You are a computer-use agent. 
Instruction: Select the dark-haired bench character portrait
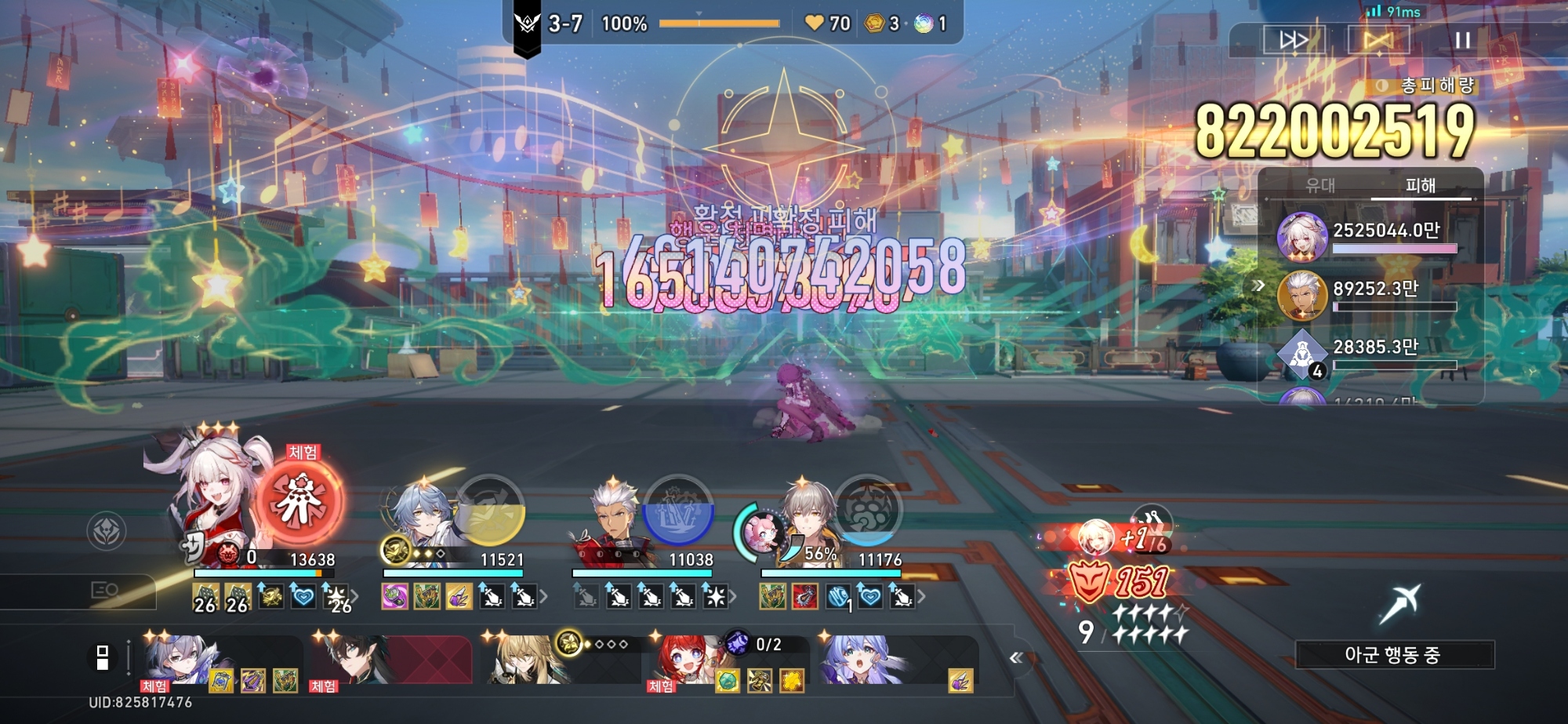pos(353,657)
